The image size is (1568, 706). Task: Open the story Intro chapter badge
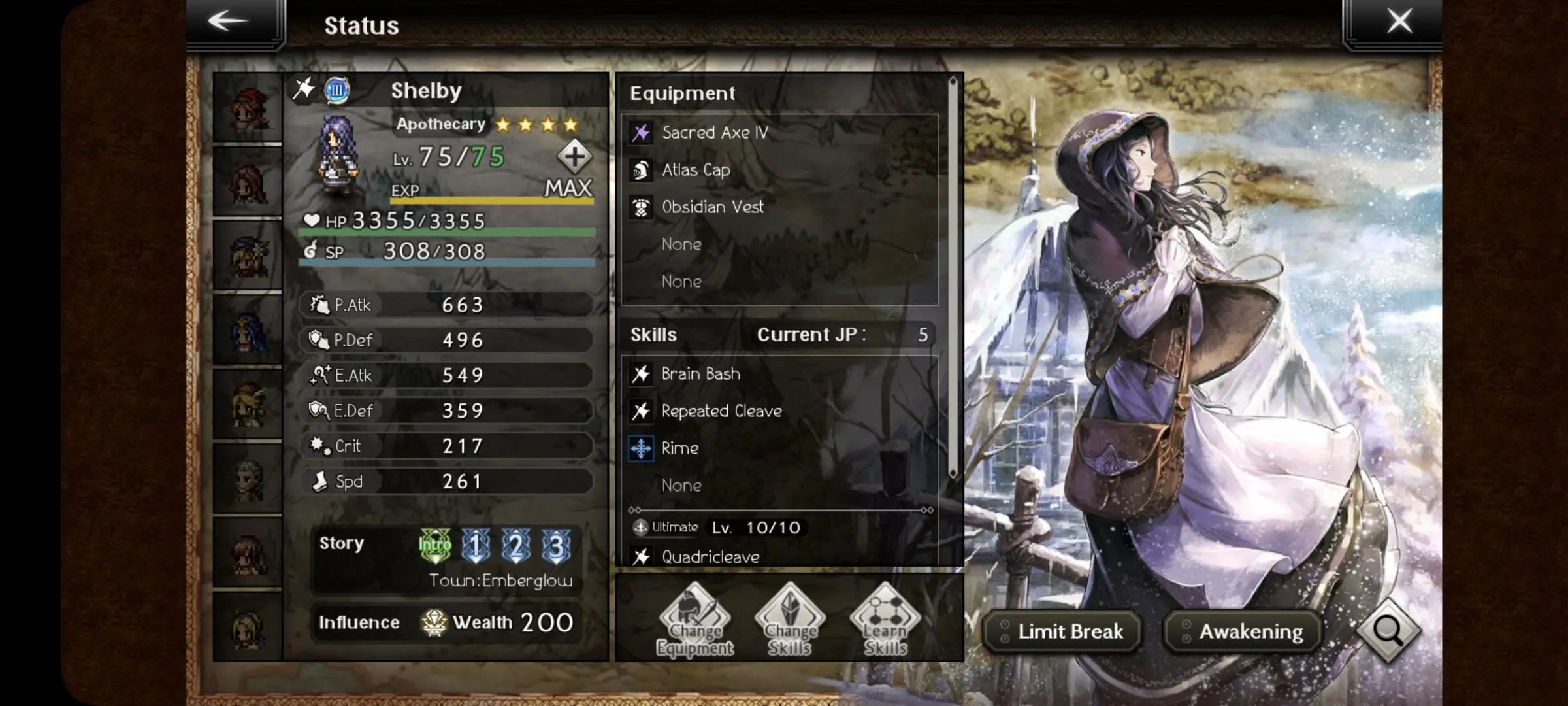click(435, 545)
